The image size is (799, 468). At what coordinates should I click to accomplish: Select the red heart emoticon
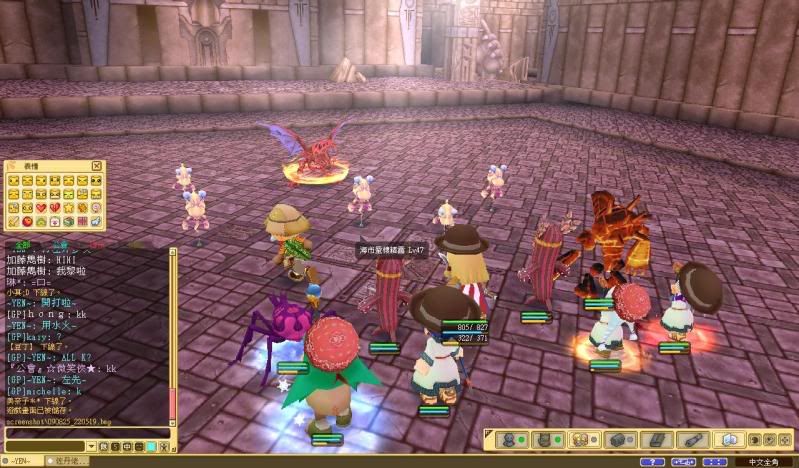[41, 207]
